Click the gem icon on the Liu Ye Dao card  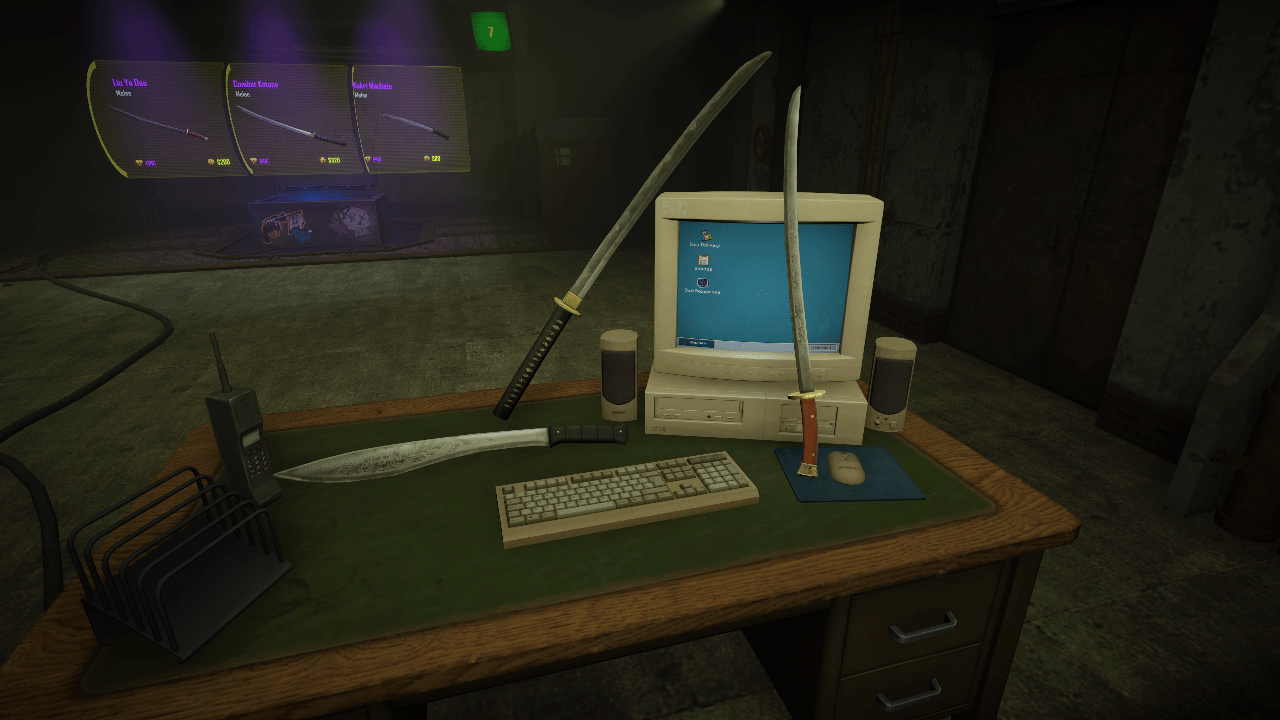(138, 161)
